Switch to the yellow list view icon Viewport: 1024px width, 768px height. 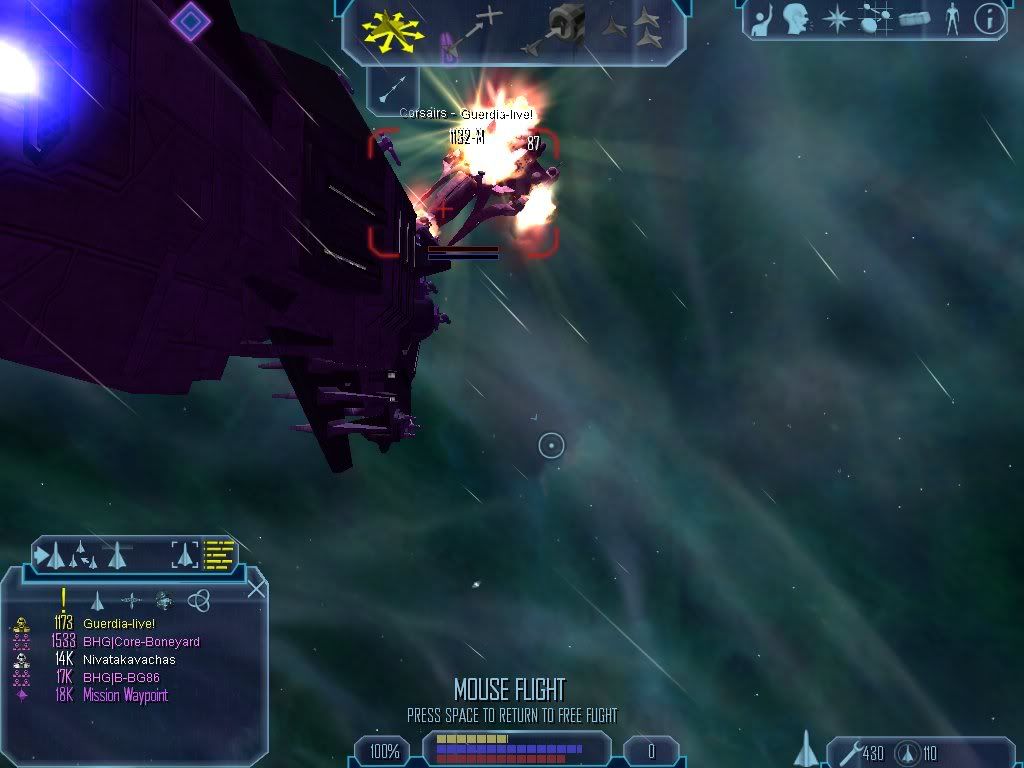tap(218, 553)
